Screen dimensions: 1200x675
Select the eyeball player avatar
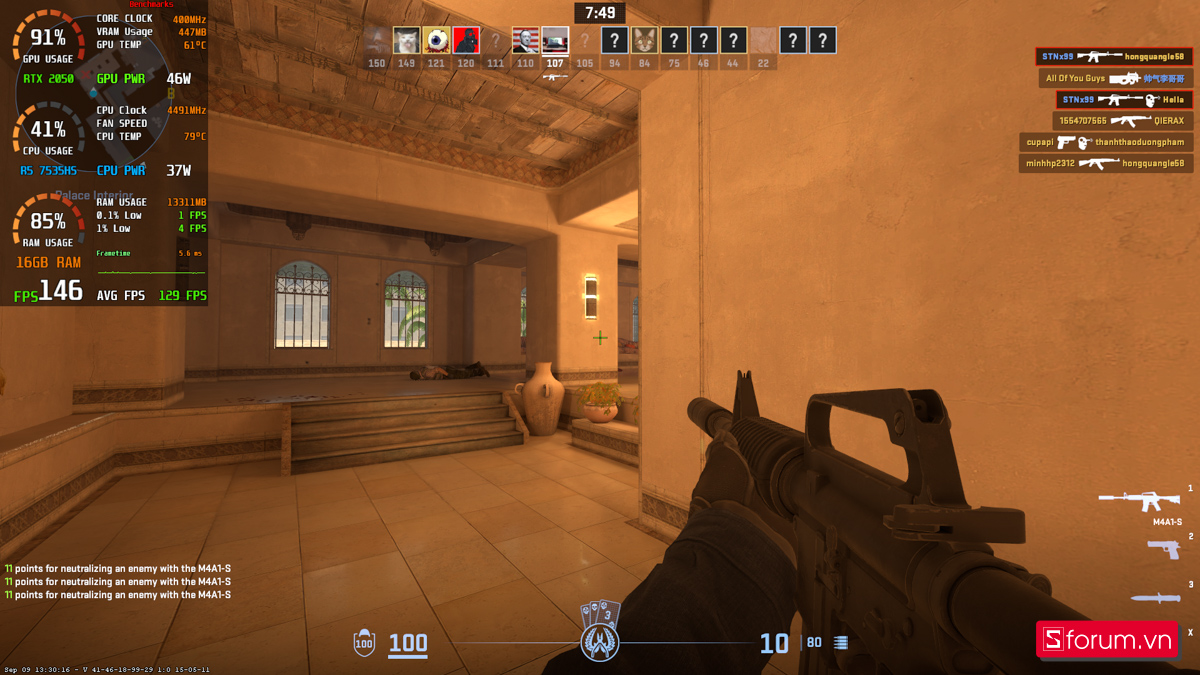click(x=436, y=41)
